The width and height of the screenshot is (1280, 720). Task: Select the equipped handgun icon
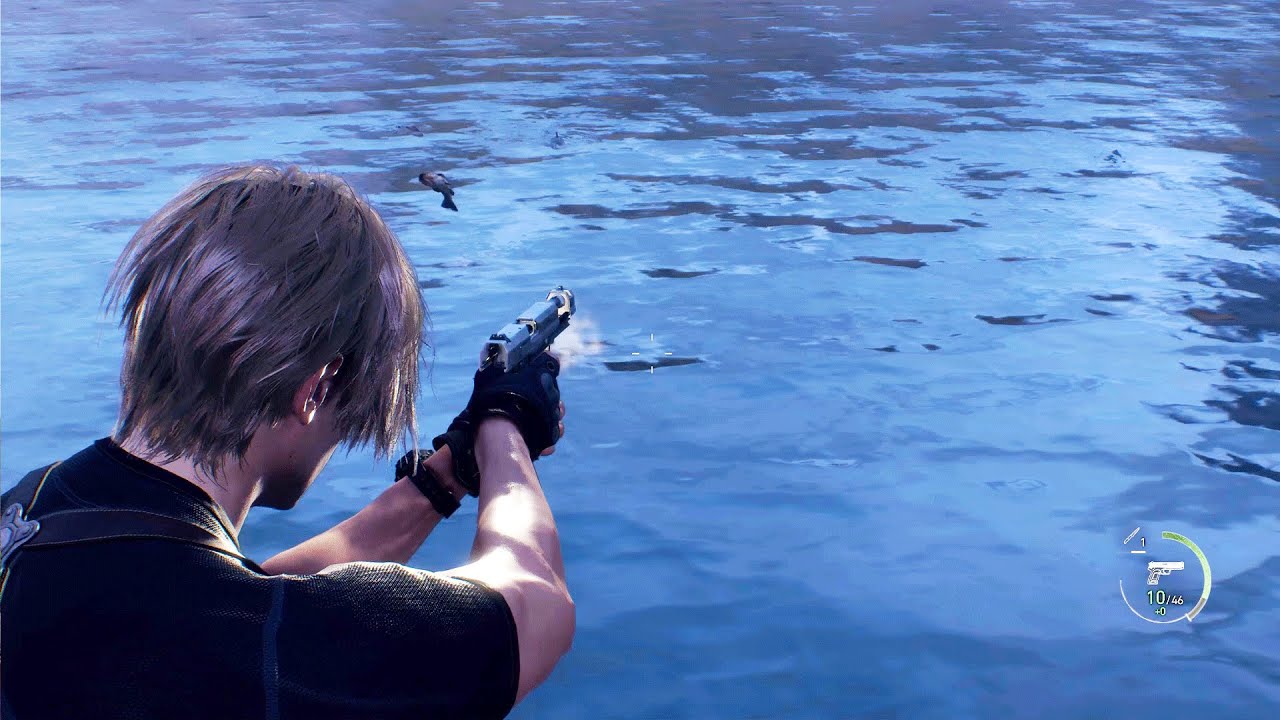coord(1165,572)
